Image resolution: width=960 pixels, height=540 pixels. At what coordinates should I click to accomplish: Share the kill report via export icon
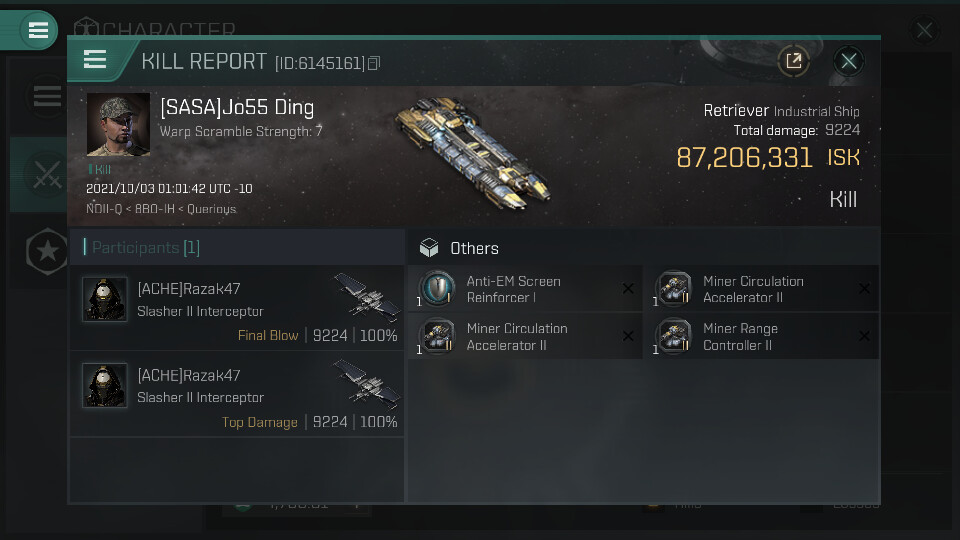793,61
